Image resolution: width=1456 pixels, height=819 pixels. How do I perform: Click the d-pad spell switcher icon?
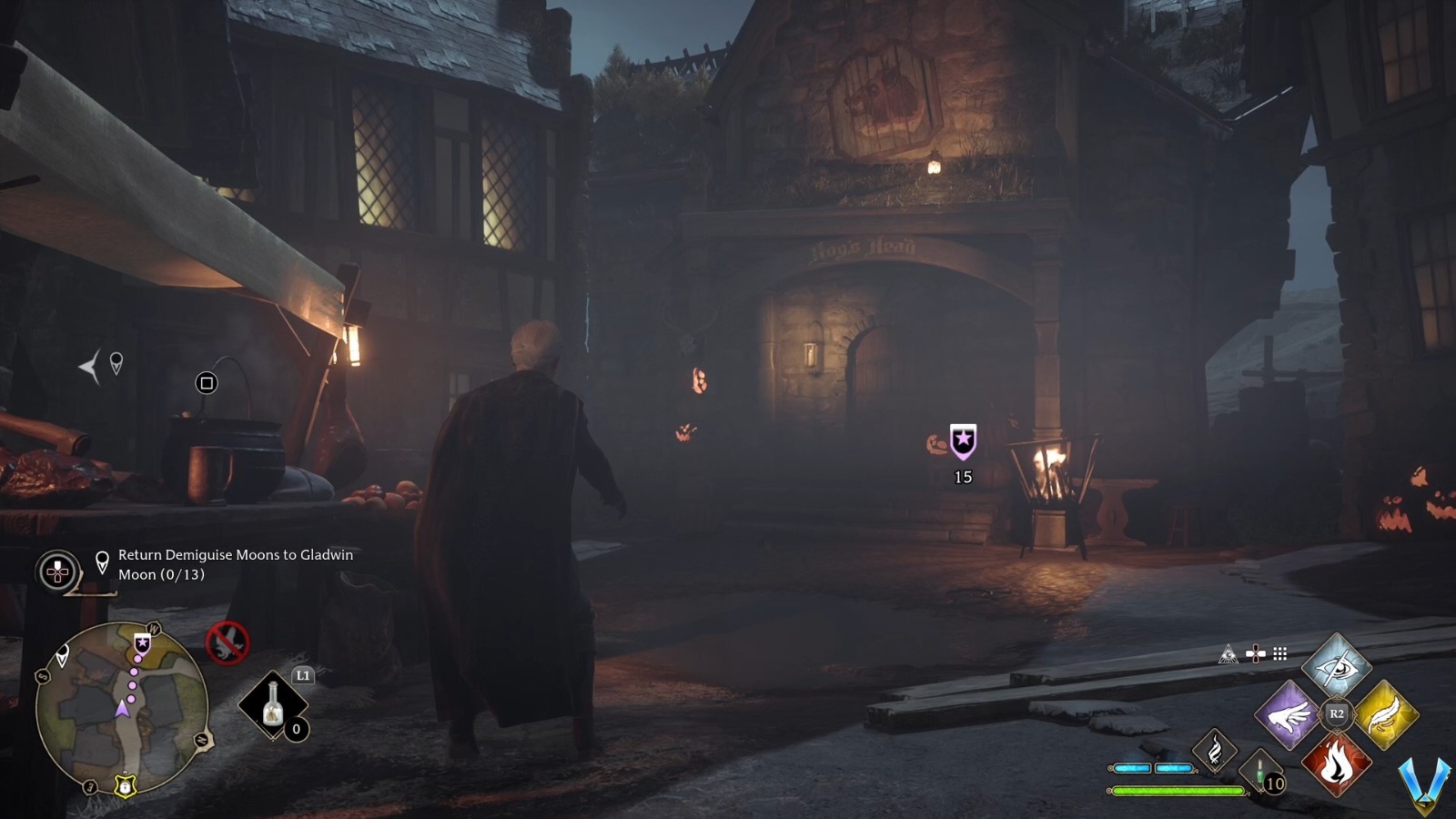click(1256, 654)
